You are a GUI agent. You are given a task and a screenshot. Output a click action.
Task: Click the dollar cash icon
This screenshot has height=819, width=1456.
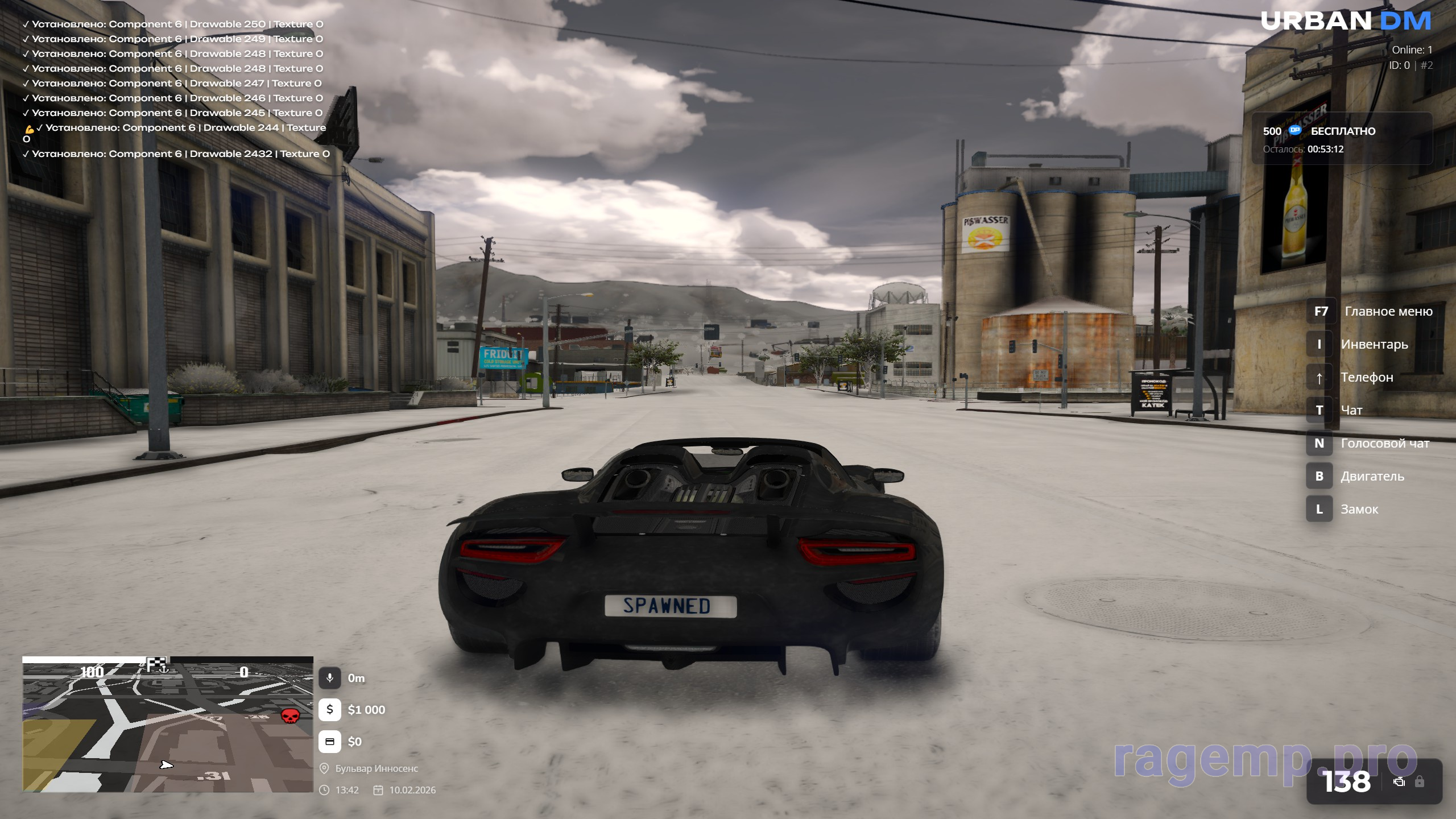[330, 710]
